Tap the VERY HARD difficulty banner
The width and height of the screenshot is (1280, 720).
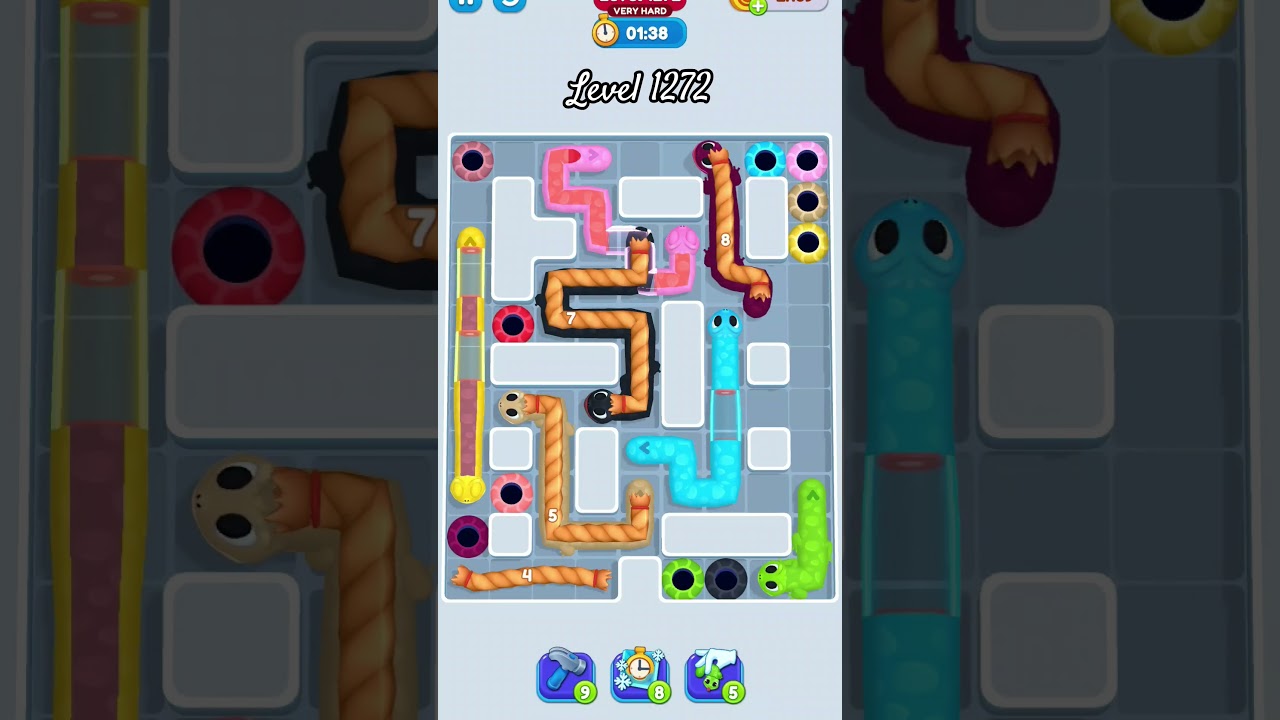(640, 12)
